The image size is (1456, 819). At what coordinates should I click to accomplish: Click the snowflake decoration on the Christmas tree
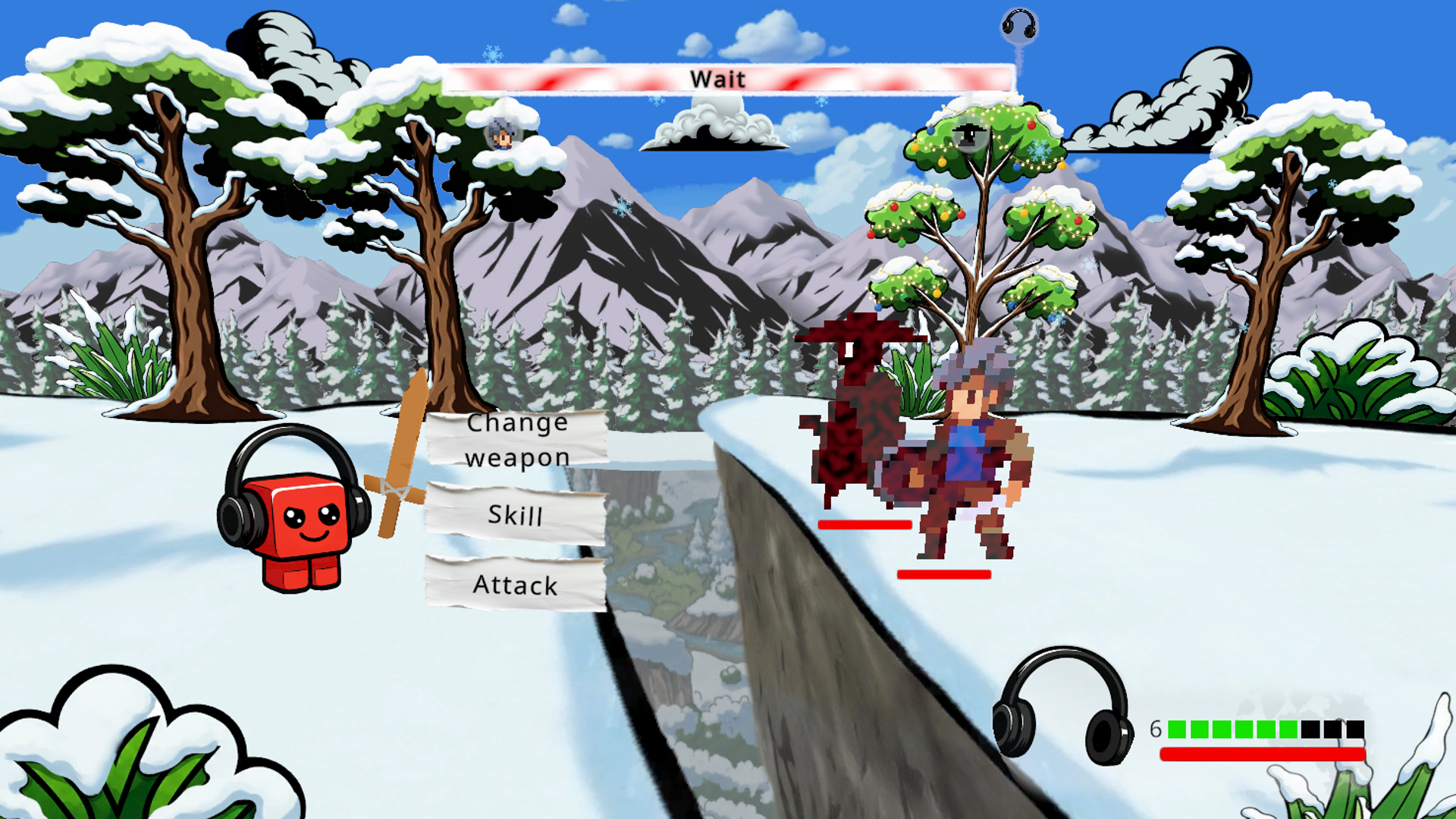pyautogui.click(x=1038, y=149)
